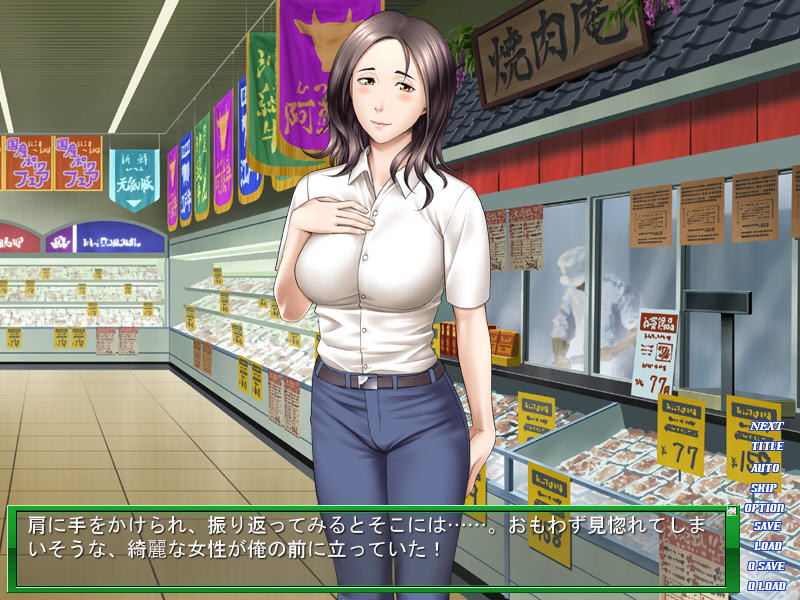Quick load with Q LOAD

[767, 586]
